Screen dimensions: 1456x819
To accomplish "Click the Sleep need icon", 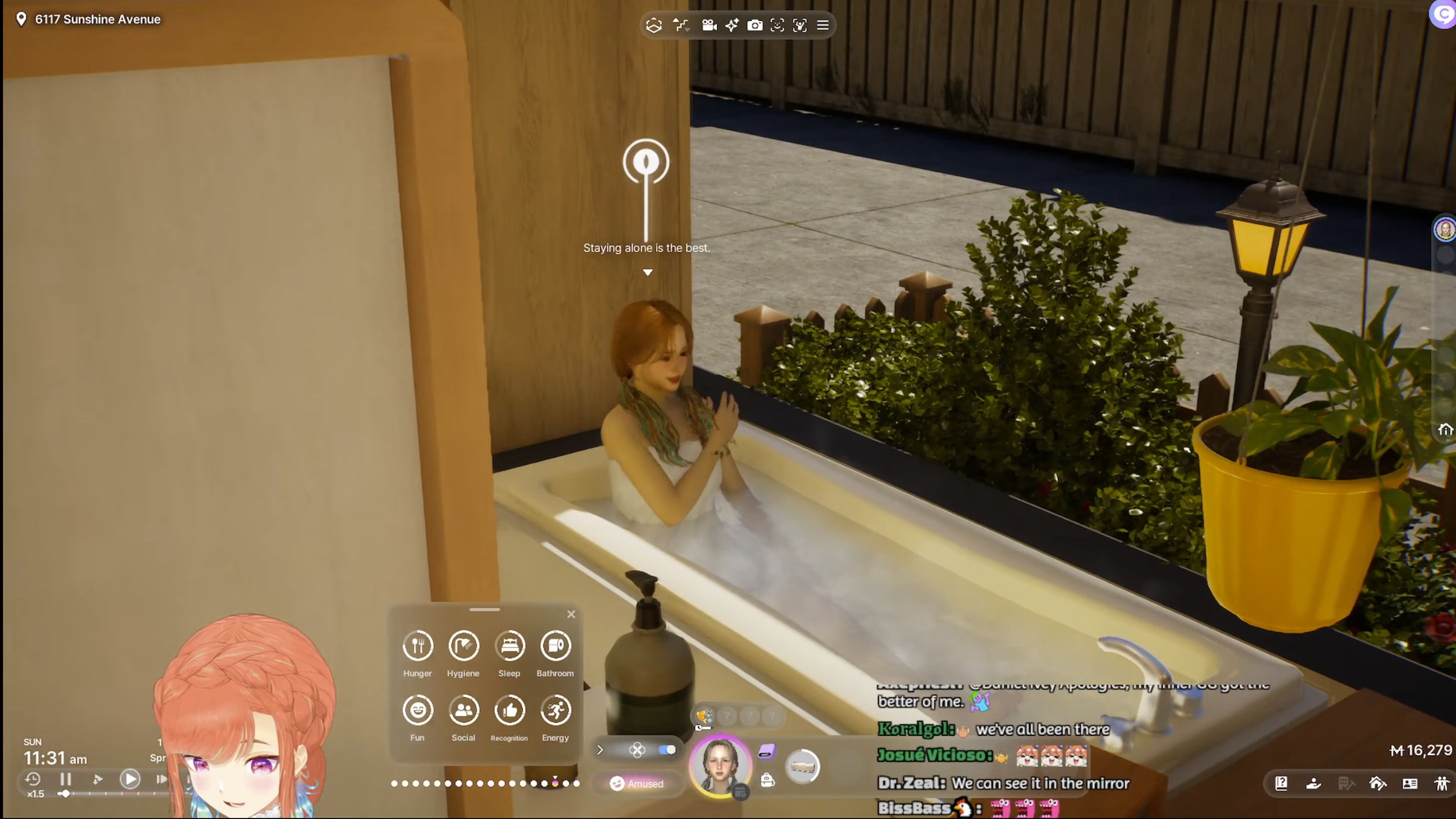I will click(509, 646).
